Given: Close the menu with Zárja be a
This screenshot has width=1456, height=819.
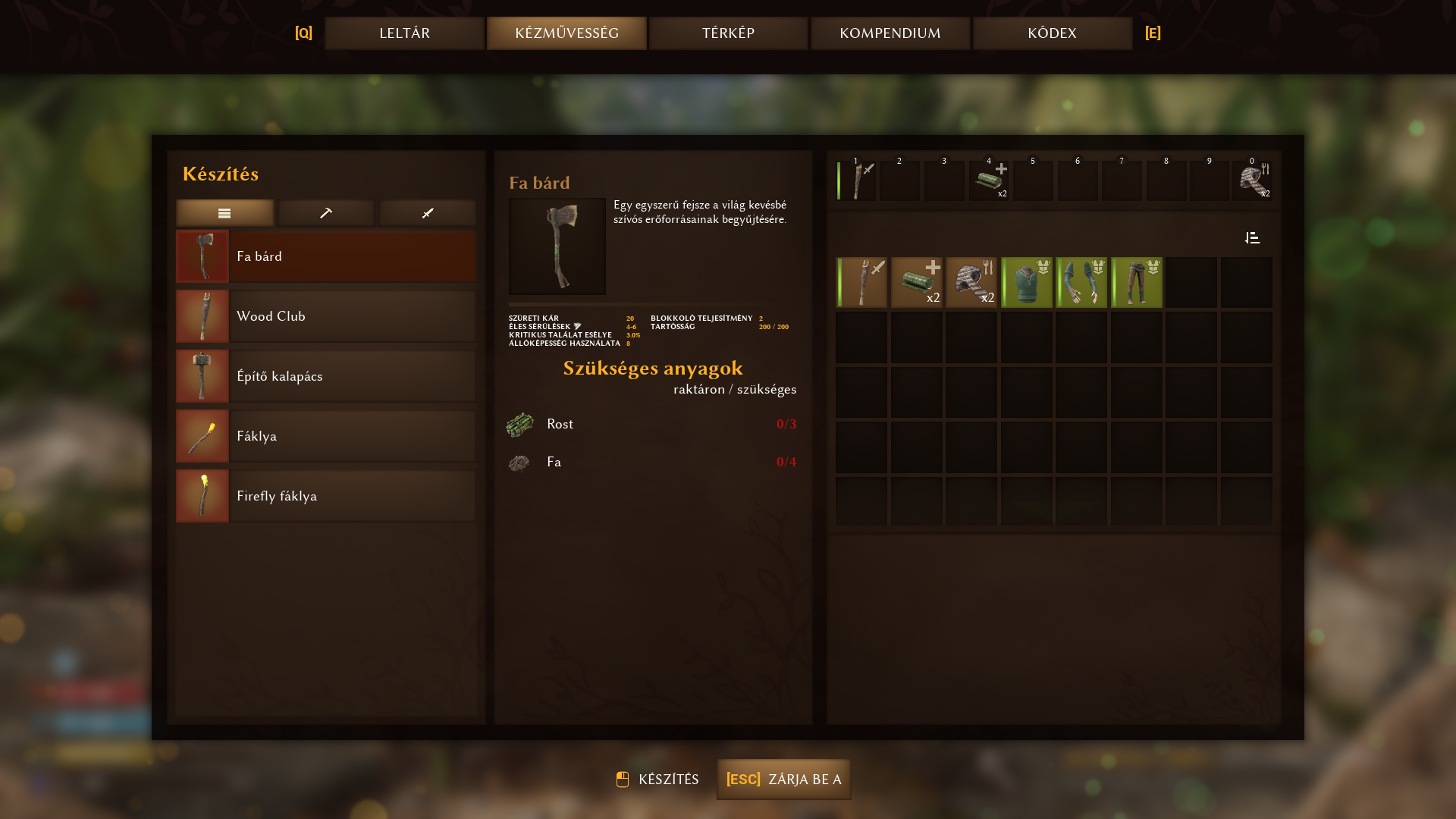Looking at the screenshot, I should [x=783, y=780].
